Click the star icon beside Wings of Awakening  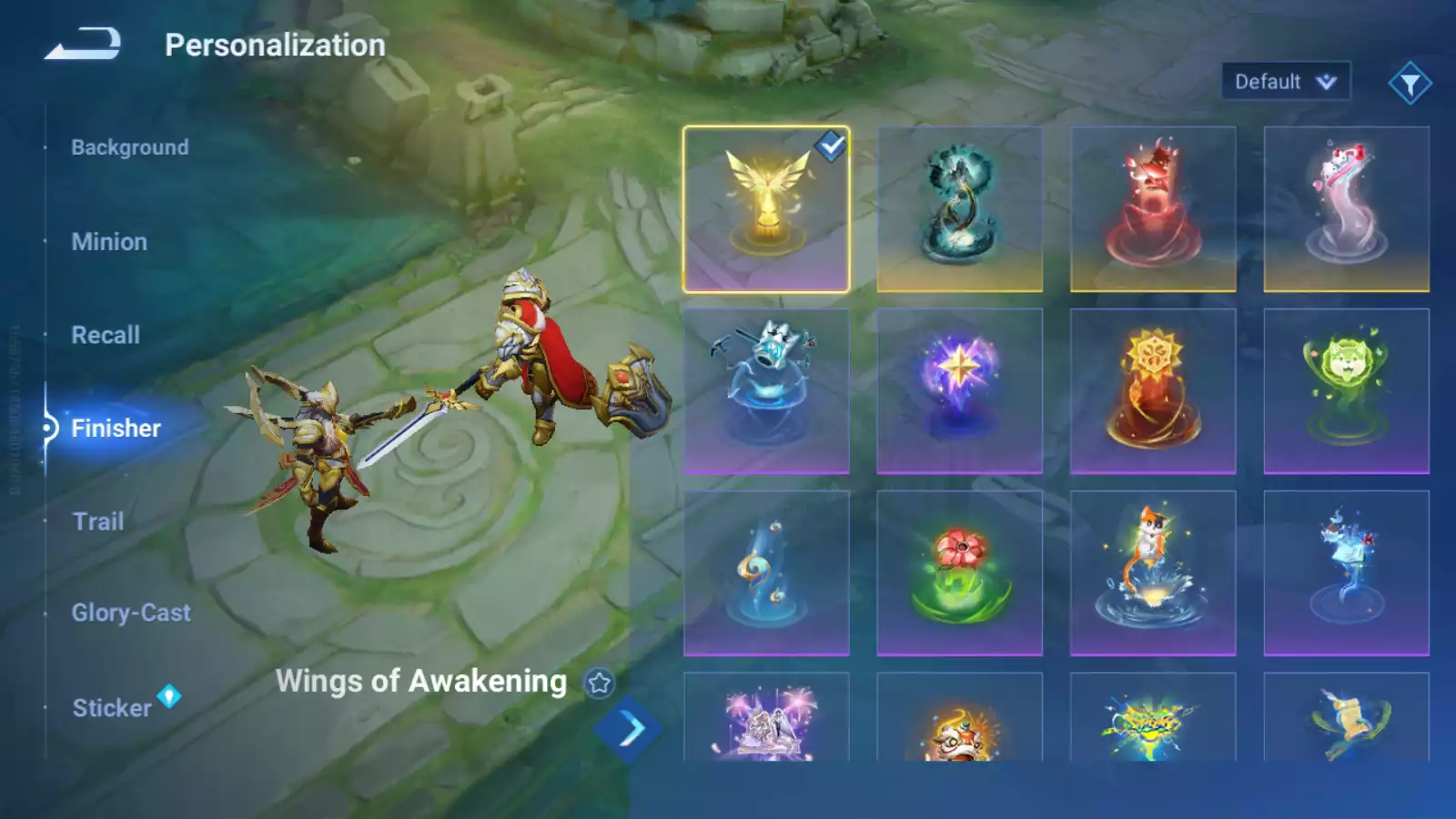[x=599, y=682]
